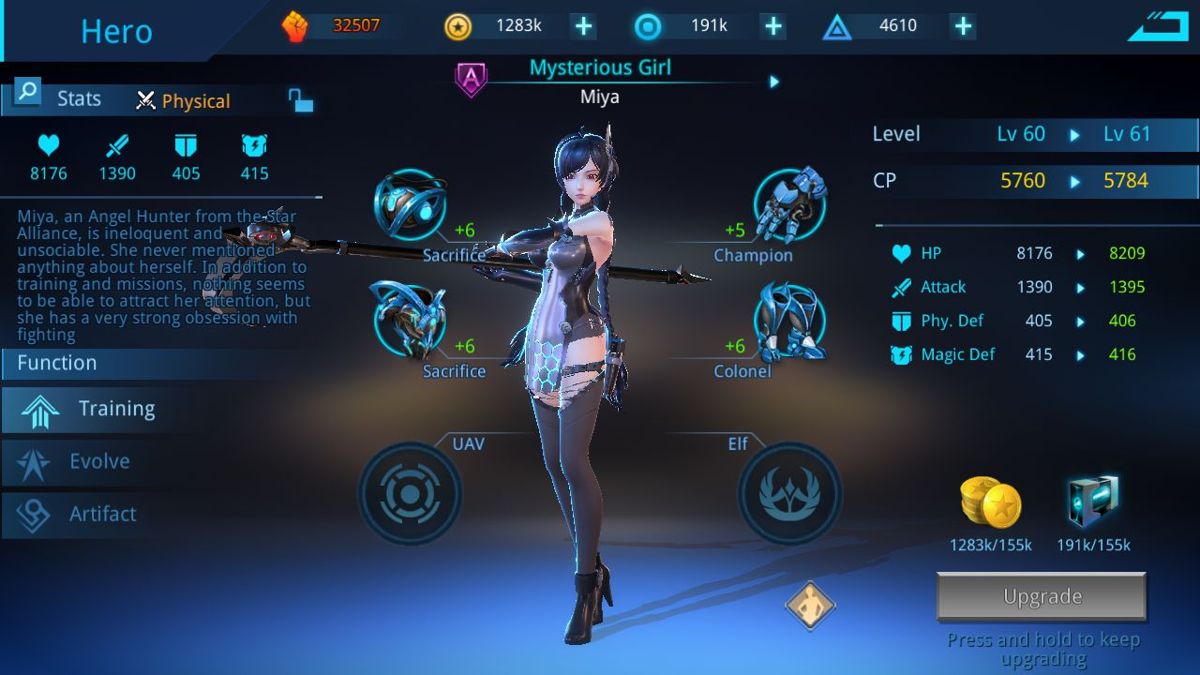Screen dimensions: 1200x675
Task: Select the helmet equipment slot
Action: point(409,205)
